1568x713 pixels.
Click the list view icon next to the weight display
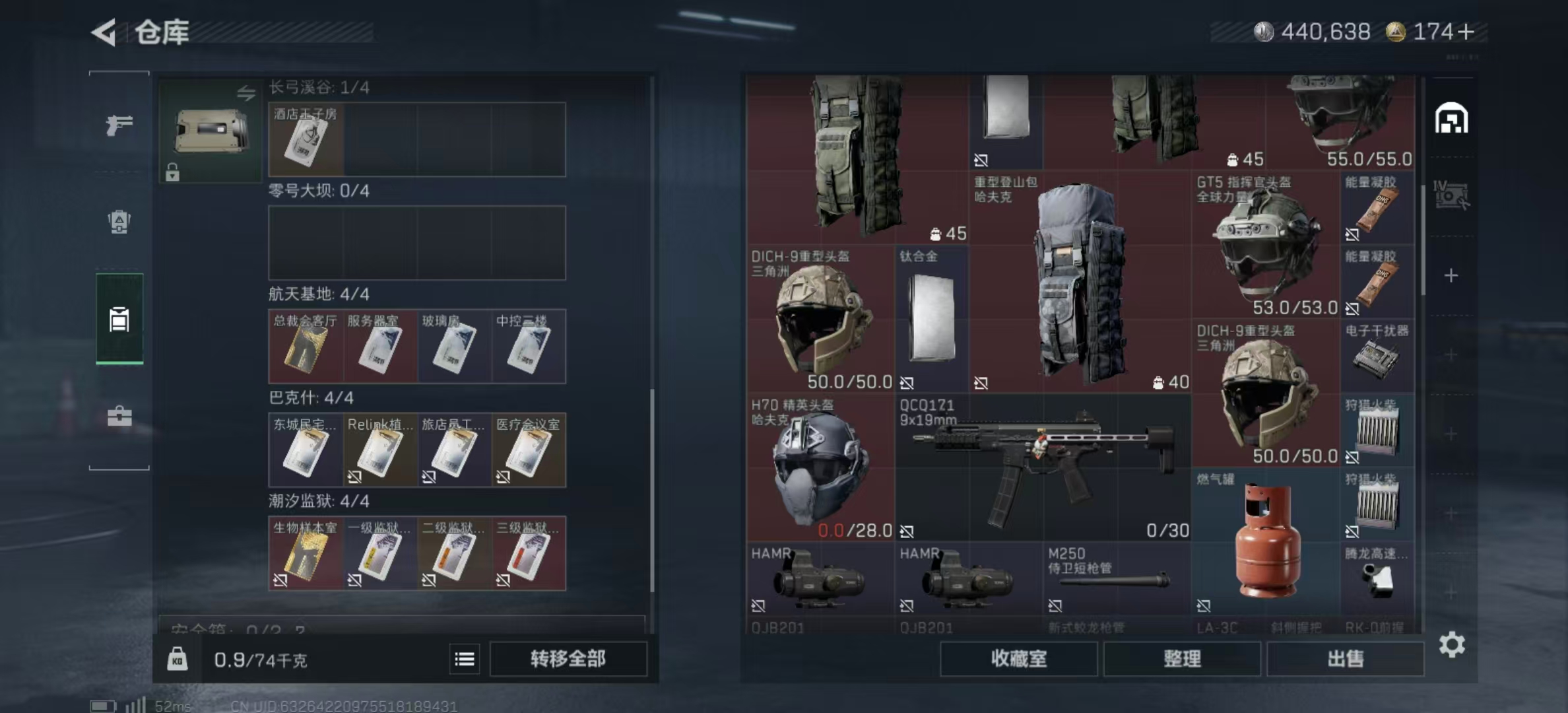click(465, 660)
